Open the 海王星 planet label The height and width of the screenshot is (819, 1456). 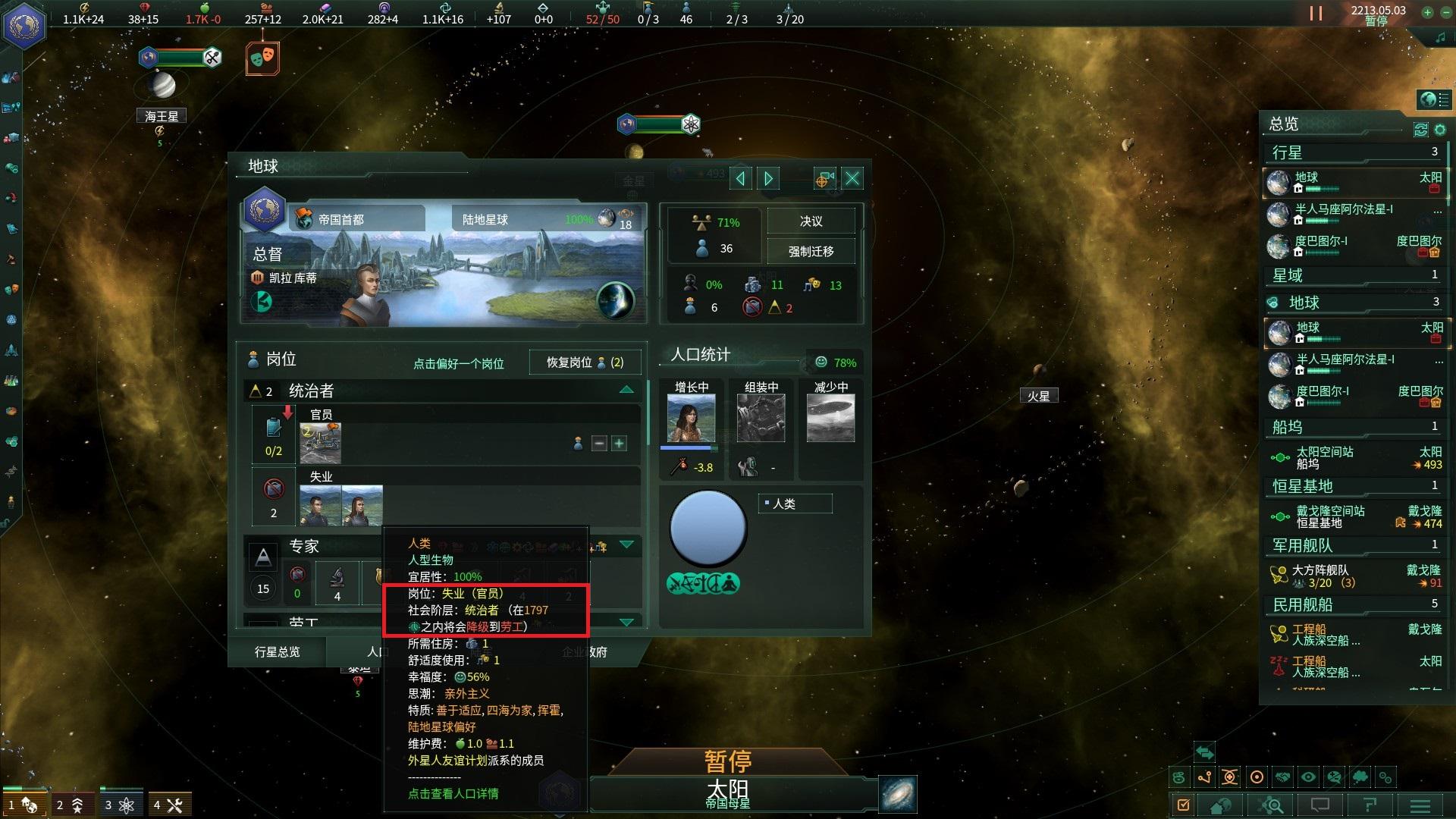click(162, 116)
